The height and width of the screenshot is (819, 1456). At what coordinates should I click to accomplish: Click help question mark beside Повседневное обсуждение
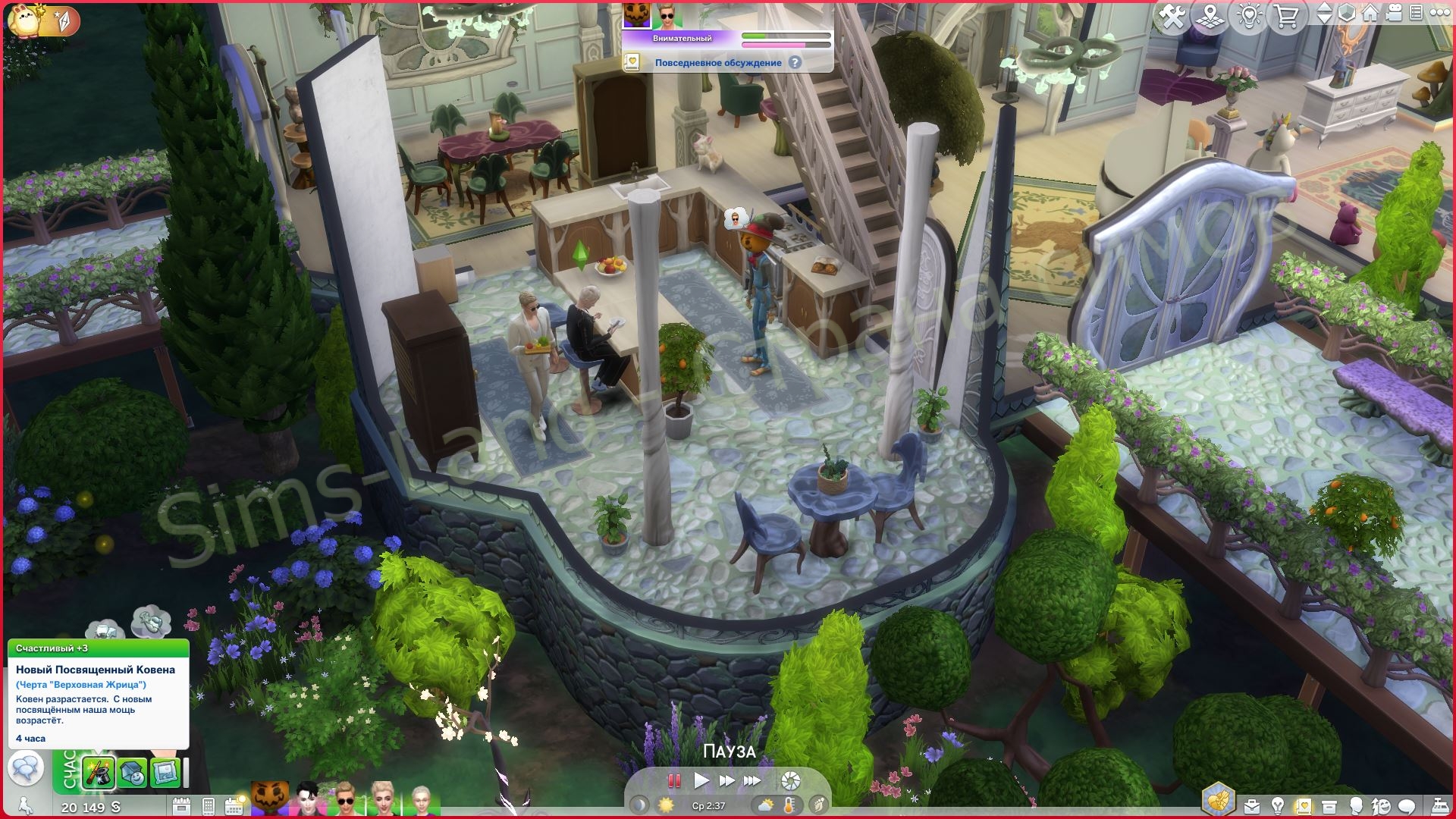(795, 63)
